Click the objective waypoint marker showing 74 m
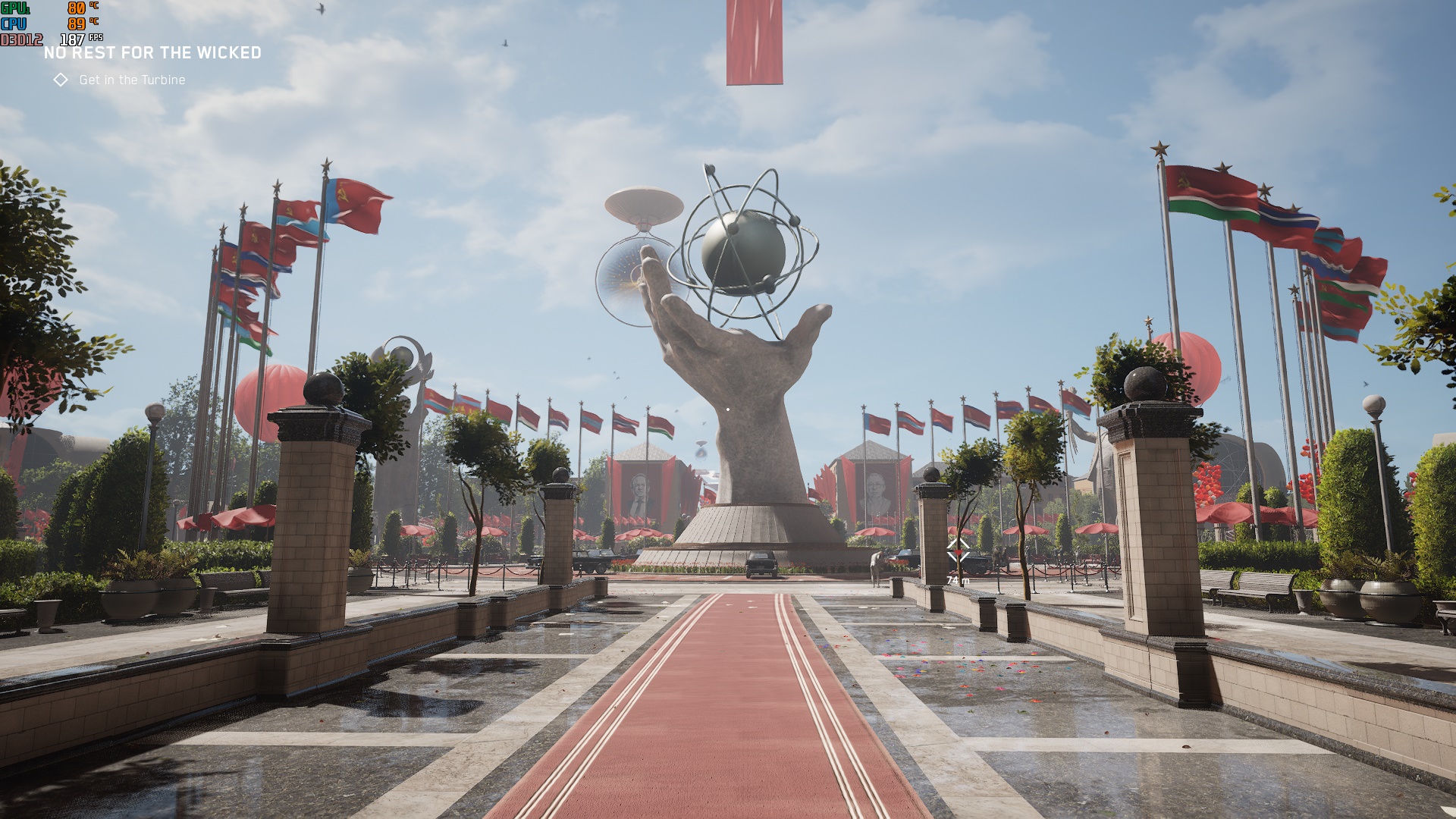Viewport: 1456px width, 819px height. pos(958,551)
